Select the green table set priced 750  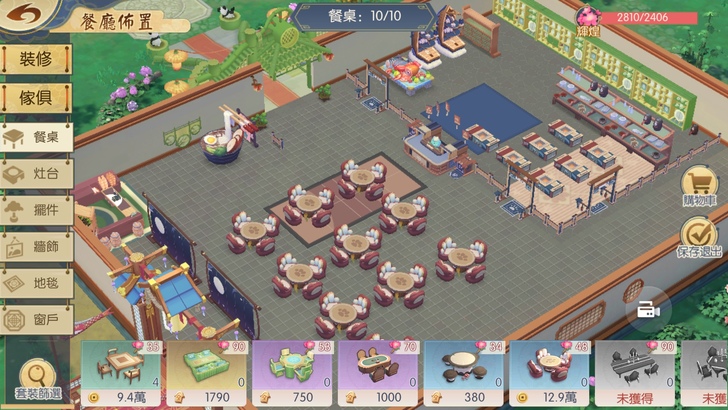point(295,372)
